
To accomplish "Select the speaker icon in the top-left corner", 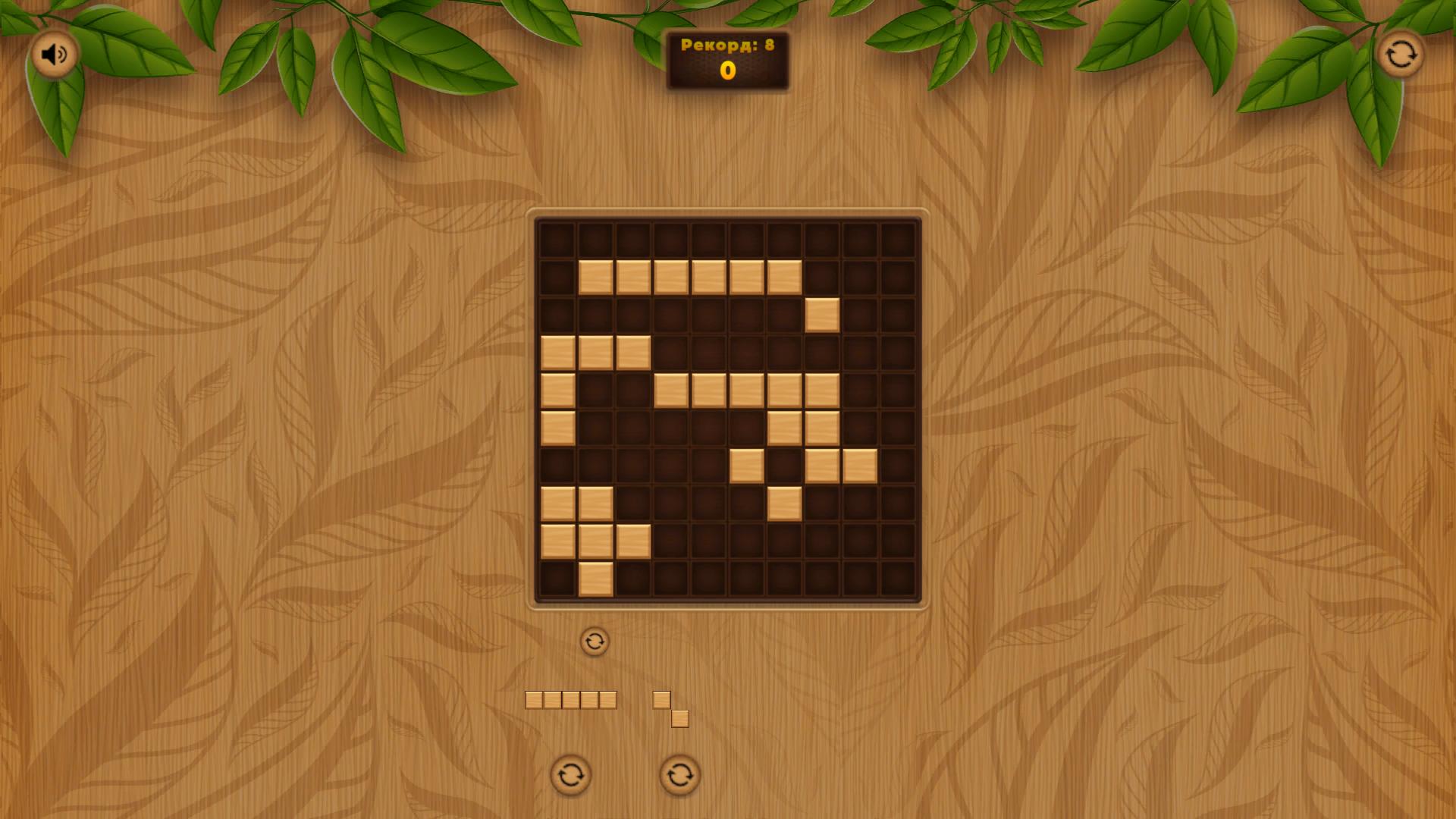I will tap(54, 54).
